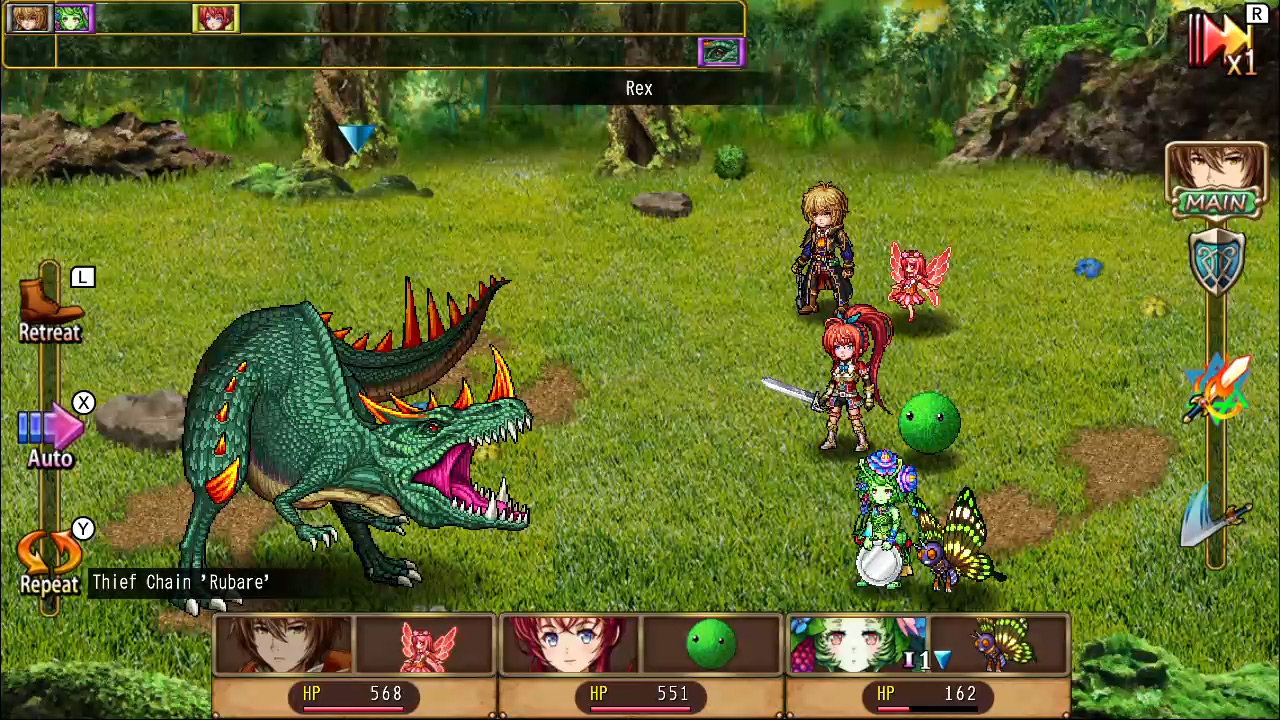Click the red-haired heroine portrait in bottom panel
The image size is (1280, 720).
click(570, 645)
